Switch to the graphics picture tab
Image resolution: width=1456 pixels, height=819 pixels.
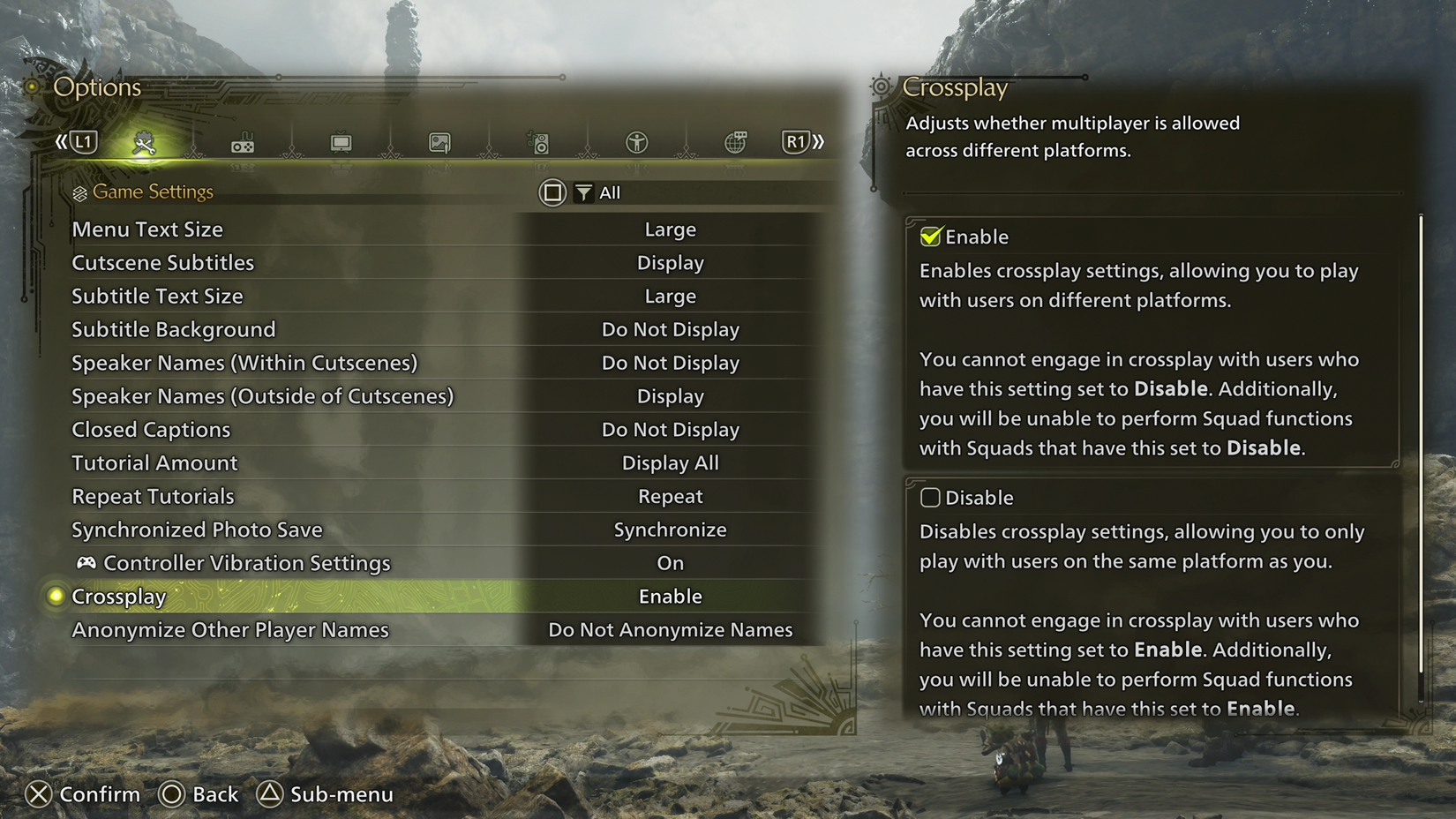439,143
